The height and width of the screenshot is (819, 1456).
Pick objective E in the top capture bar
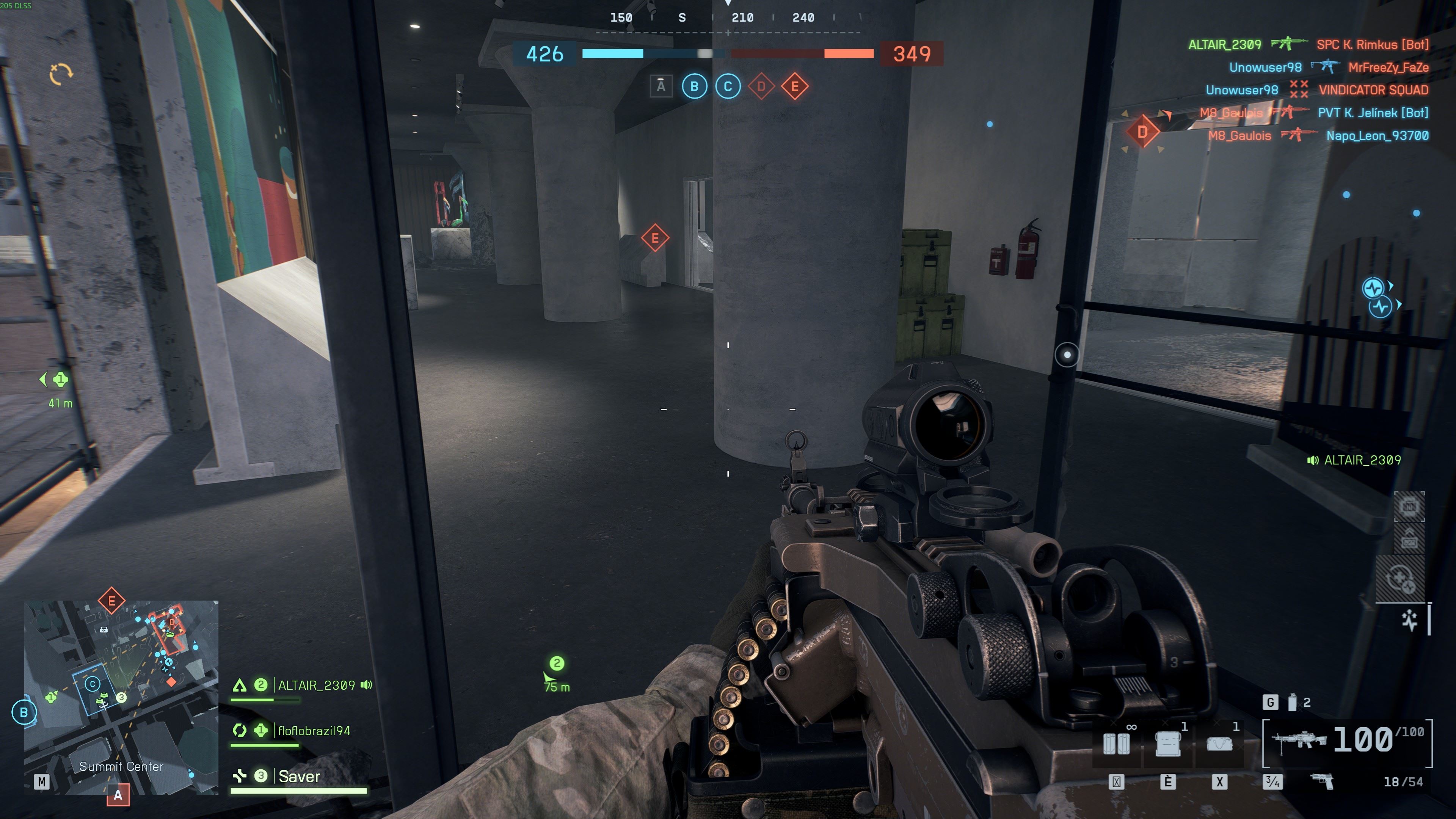point(795,86)
